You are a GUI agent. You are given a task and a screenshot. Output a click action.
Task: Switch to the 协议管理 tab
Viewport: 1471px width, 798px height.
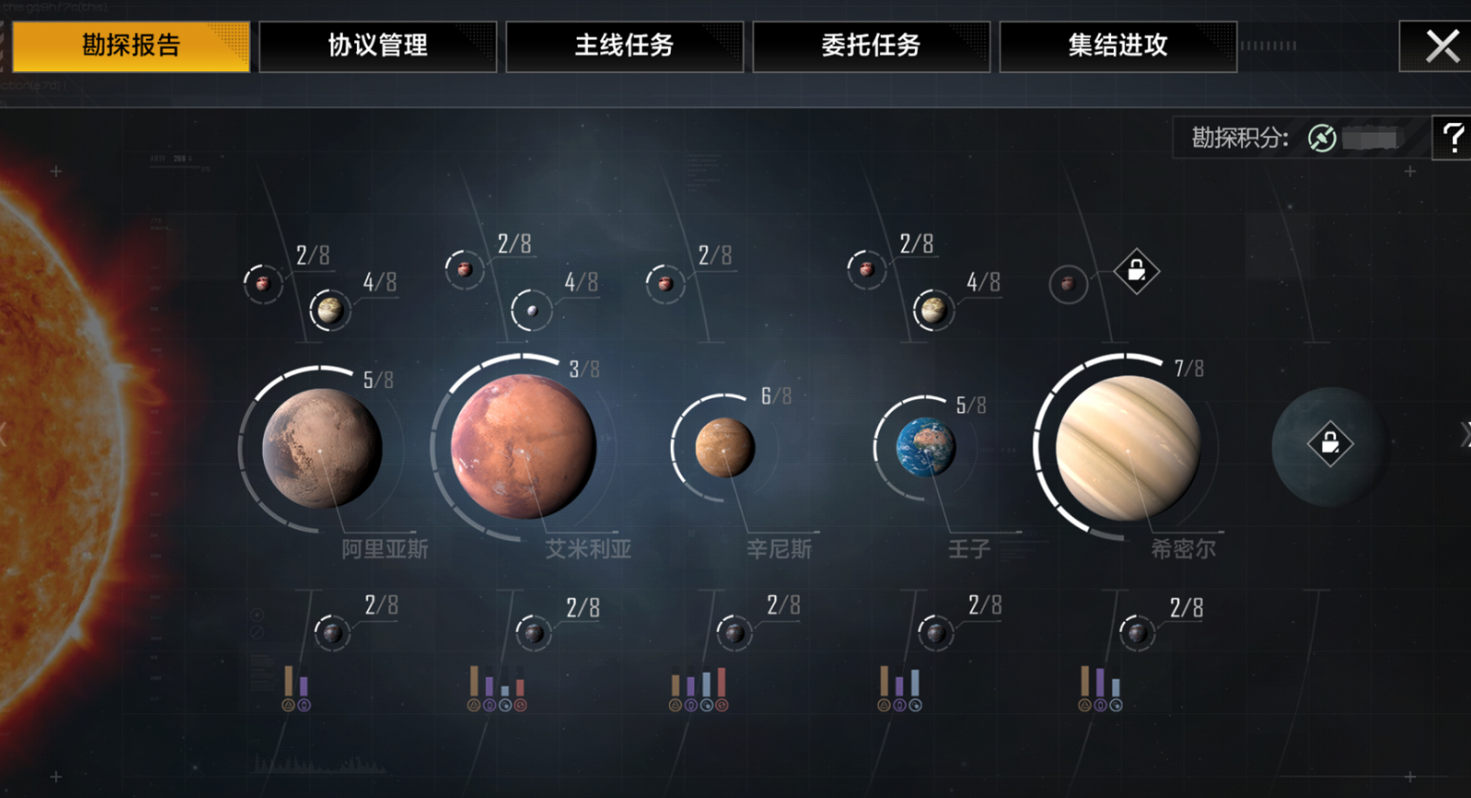pyautogui.click(x=377, y=45)
